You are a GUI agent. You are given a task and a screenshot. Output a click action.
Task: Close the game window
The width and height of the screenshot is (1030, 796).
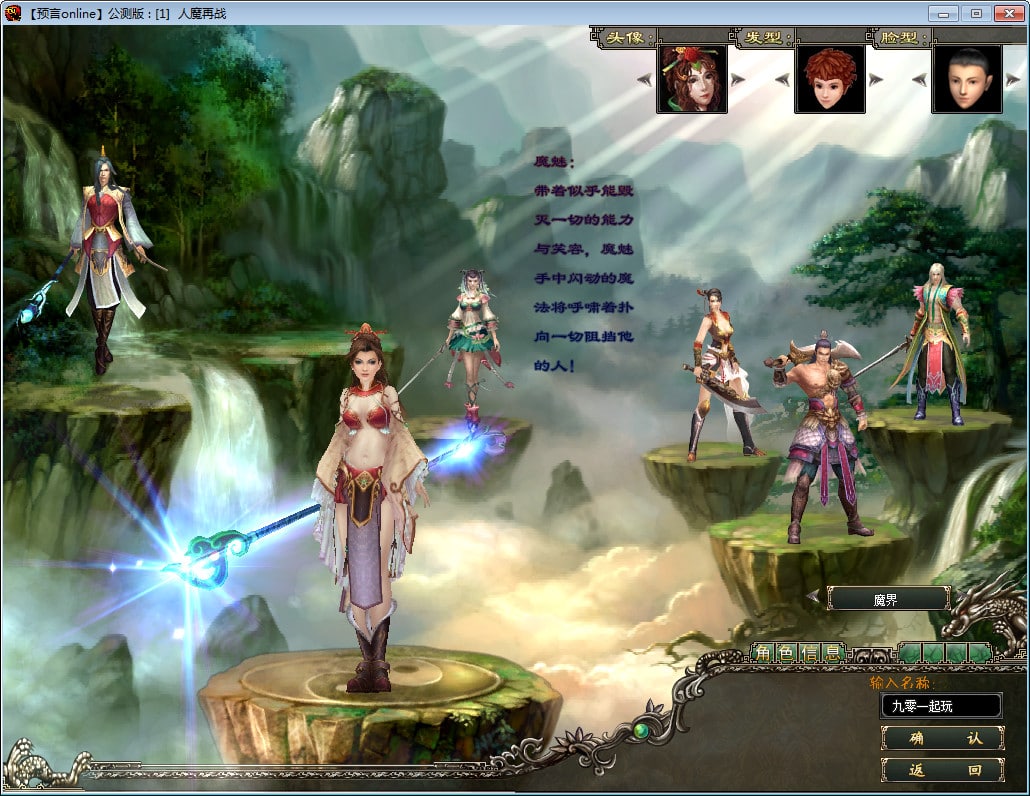[1008, 13]
